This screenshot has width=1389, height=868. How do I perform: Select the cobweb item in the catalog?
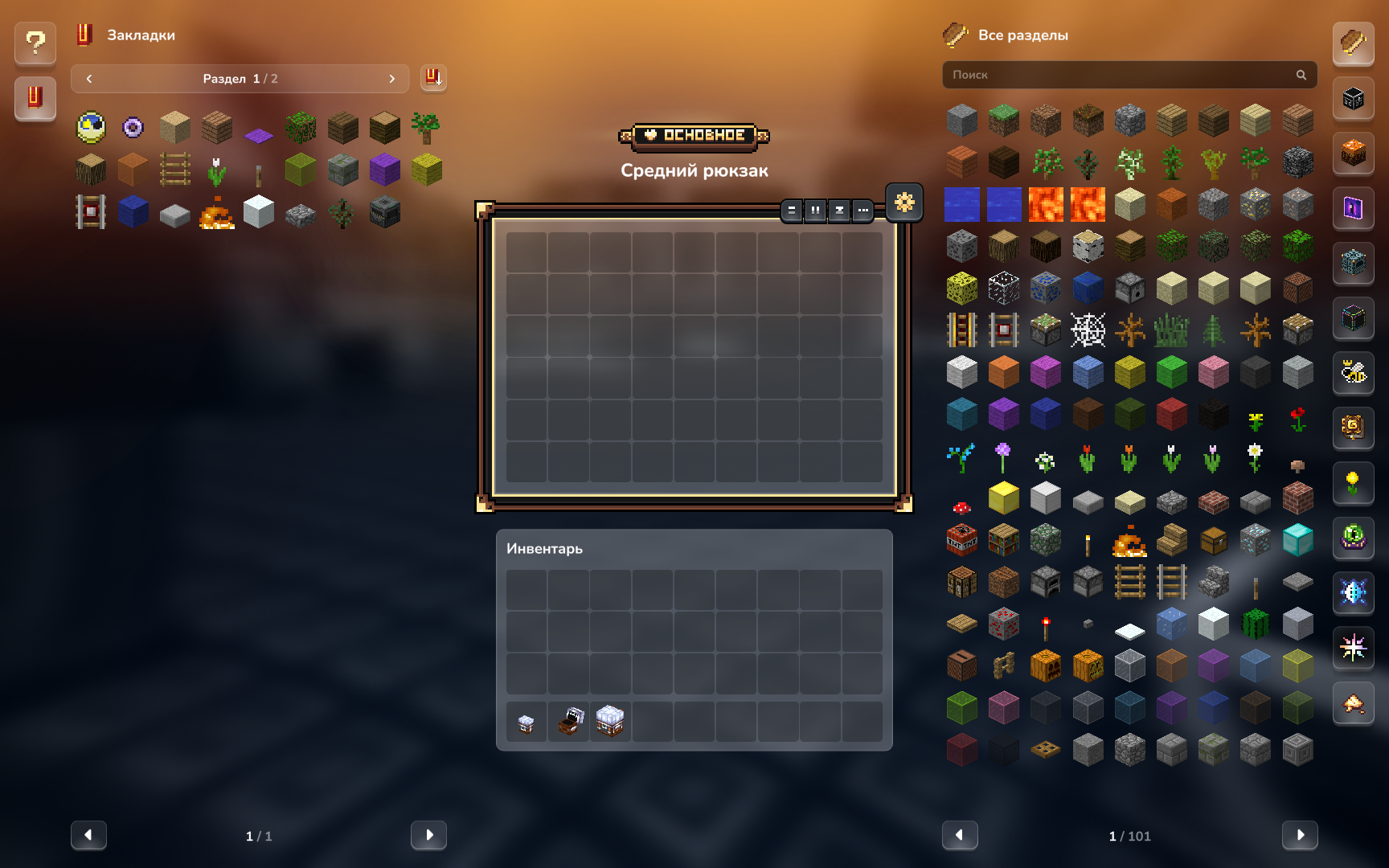pos(1088,330)
